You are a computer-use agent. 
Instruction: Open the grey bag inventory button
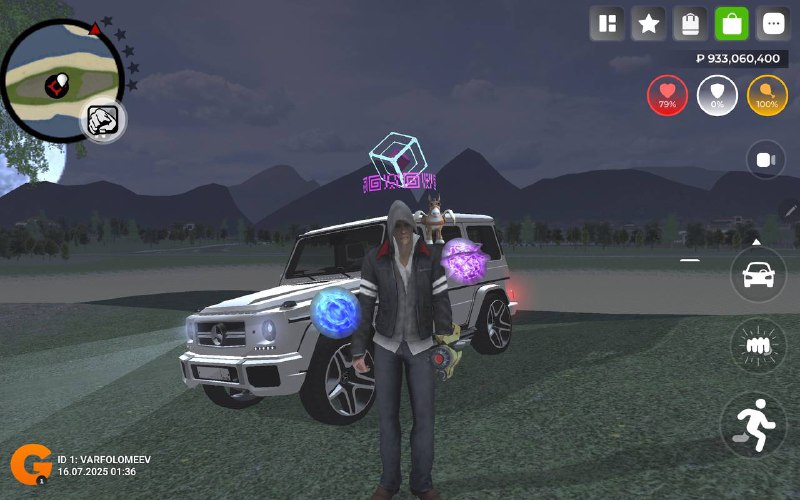click(691, 24)
